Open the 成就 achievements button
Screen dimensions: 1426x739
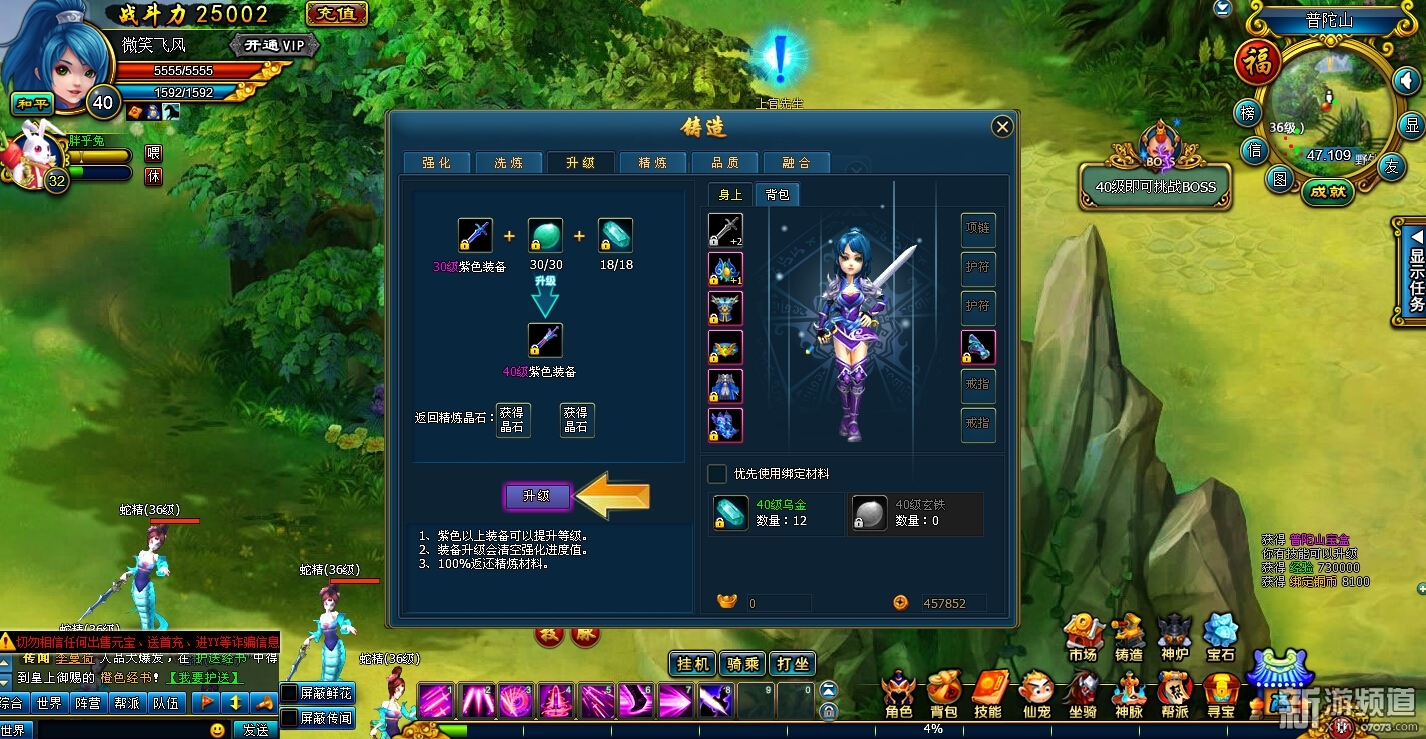click(1328, 191)
